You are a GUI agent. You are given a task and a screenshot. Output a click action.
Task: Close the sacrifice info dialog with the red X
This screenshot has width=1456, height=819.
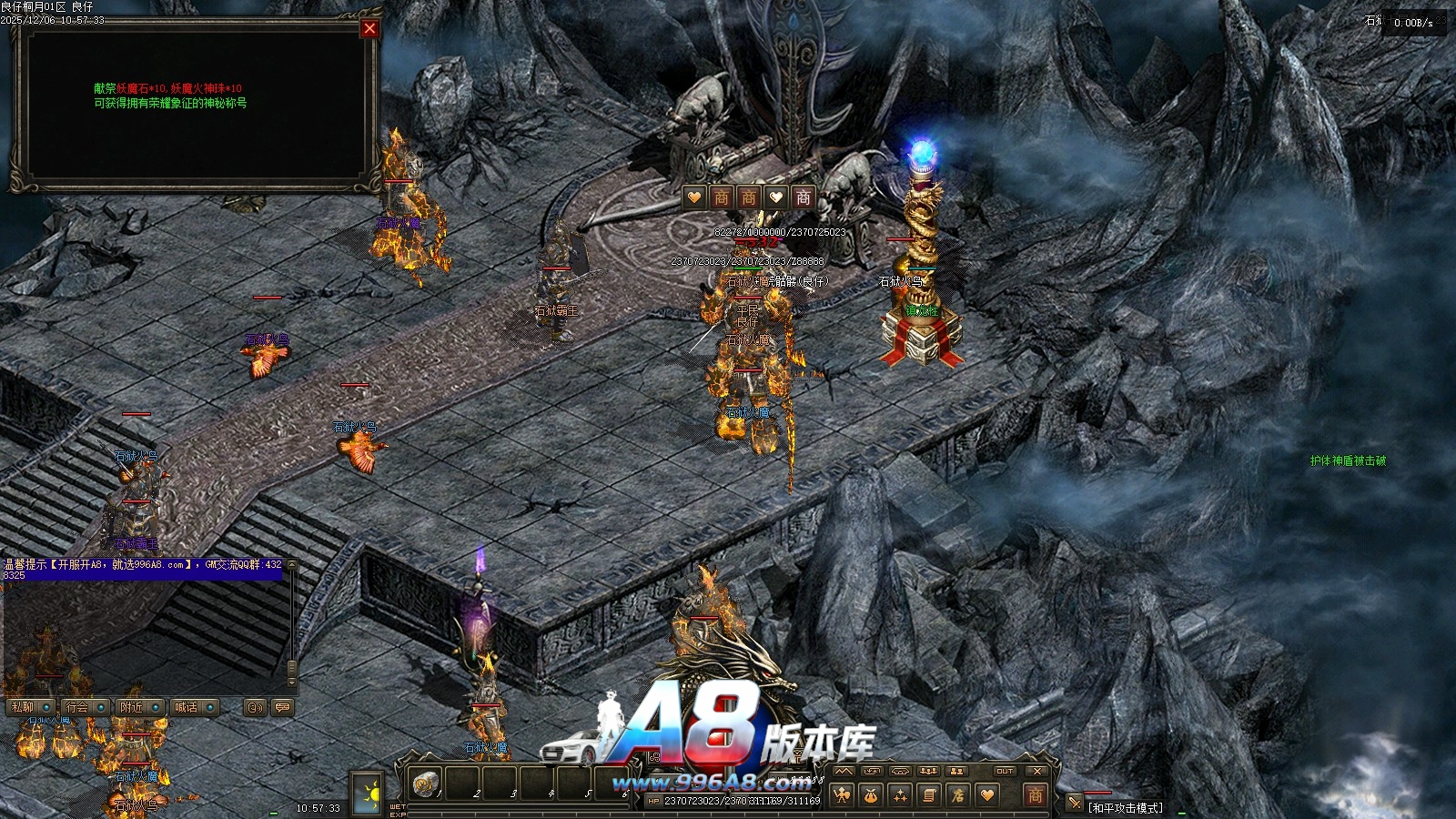tap(369, 28)
